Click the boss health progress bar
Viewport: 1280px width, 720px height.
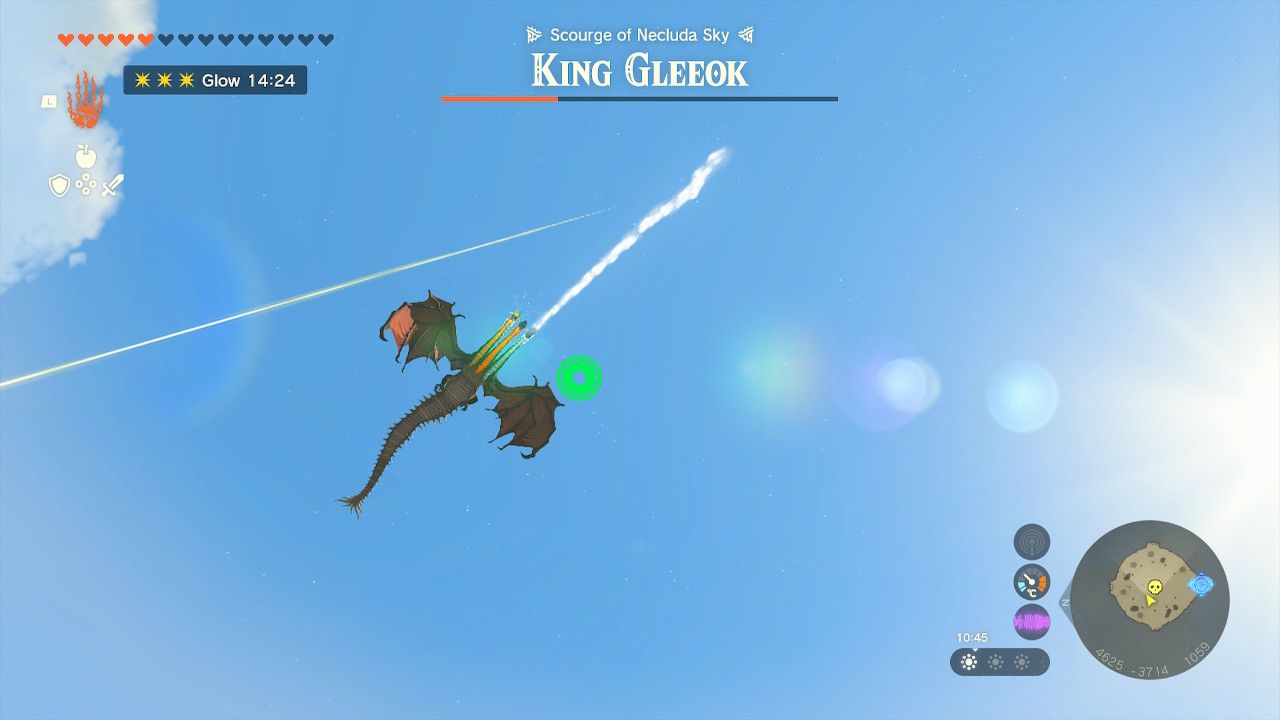click(x=639, y=99)
